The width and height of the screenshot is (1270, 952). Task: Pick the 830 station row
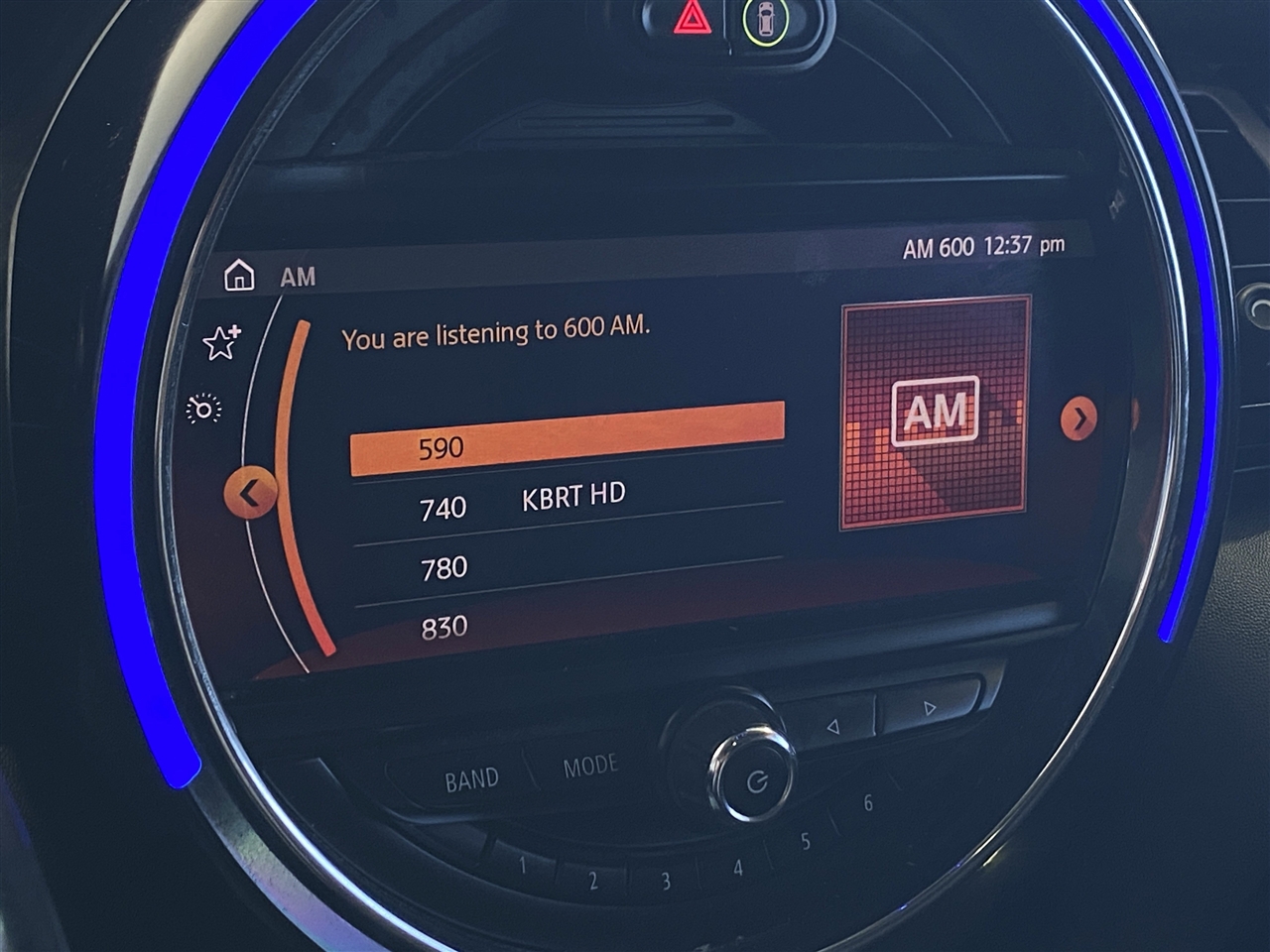point(567,623)
